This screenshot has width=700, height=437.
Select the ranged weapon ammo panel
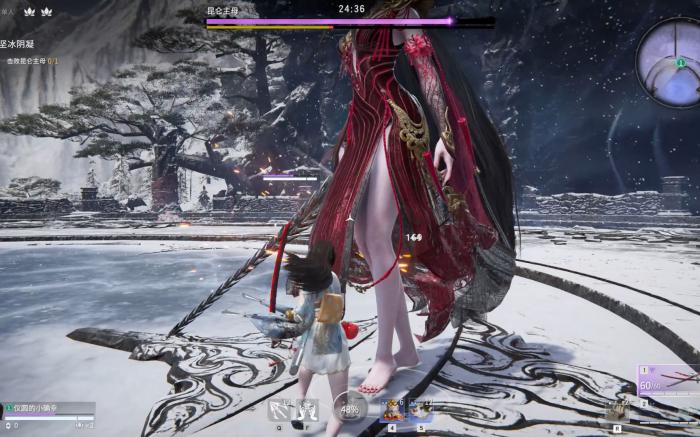[667, 380]
